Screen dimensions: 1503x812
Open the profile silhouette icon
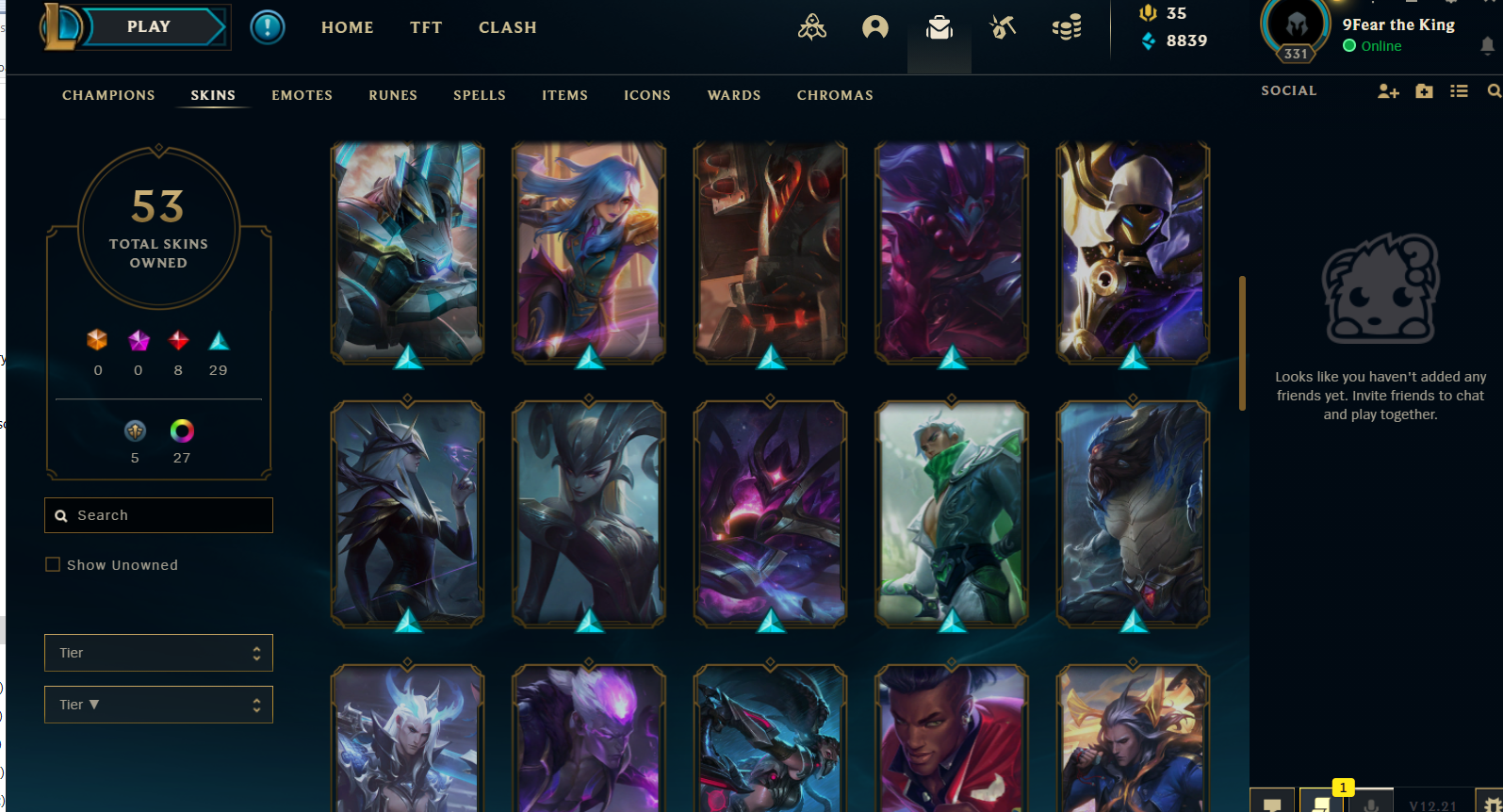(x=875, y=28)
